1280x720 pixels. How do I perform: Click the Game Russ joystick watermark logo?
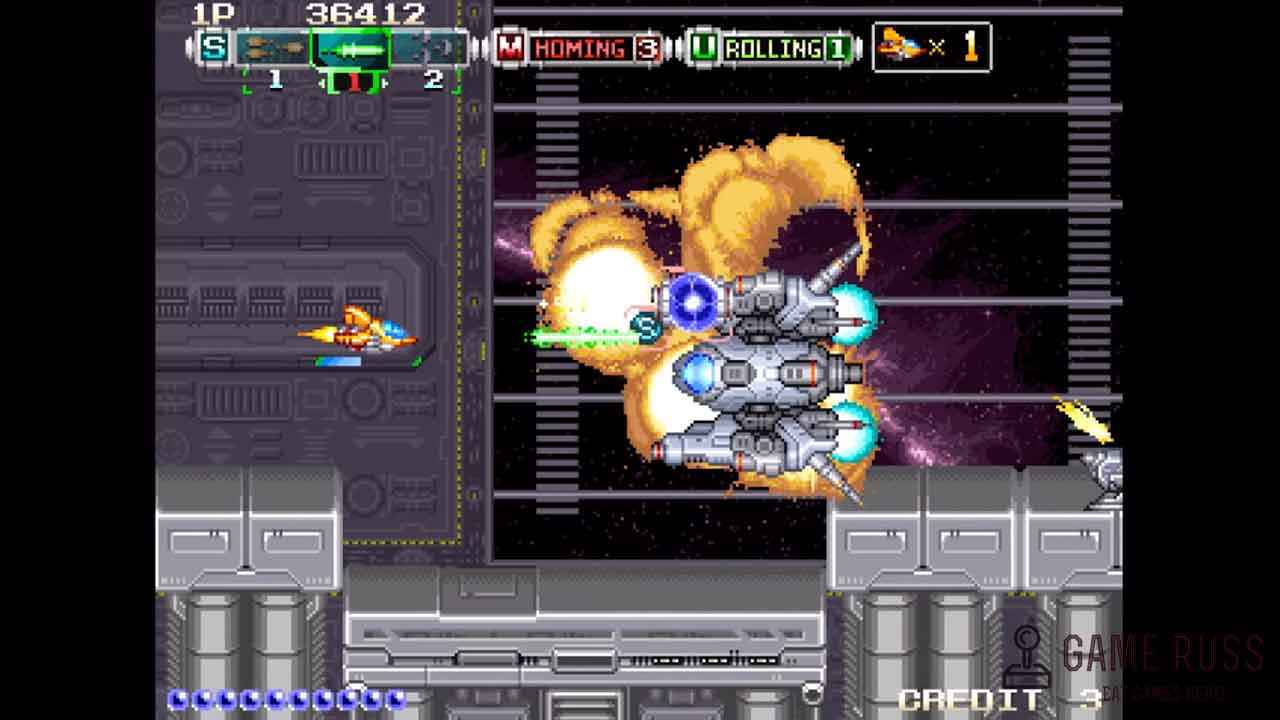point(1027,655)
